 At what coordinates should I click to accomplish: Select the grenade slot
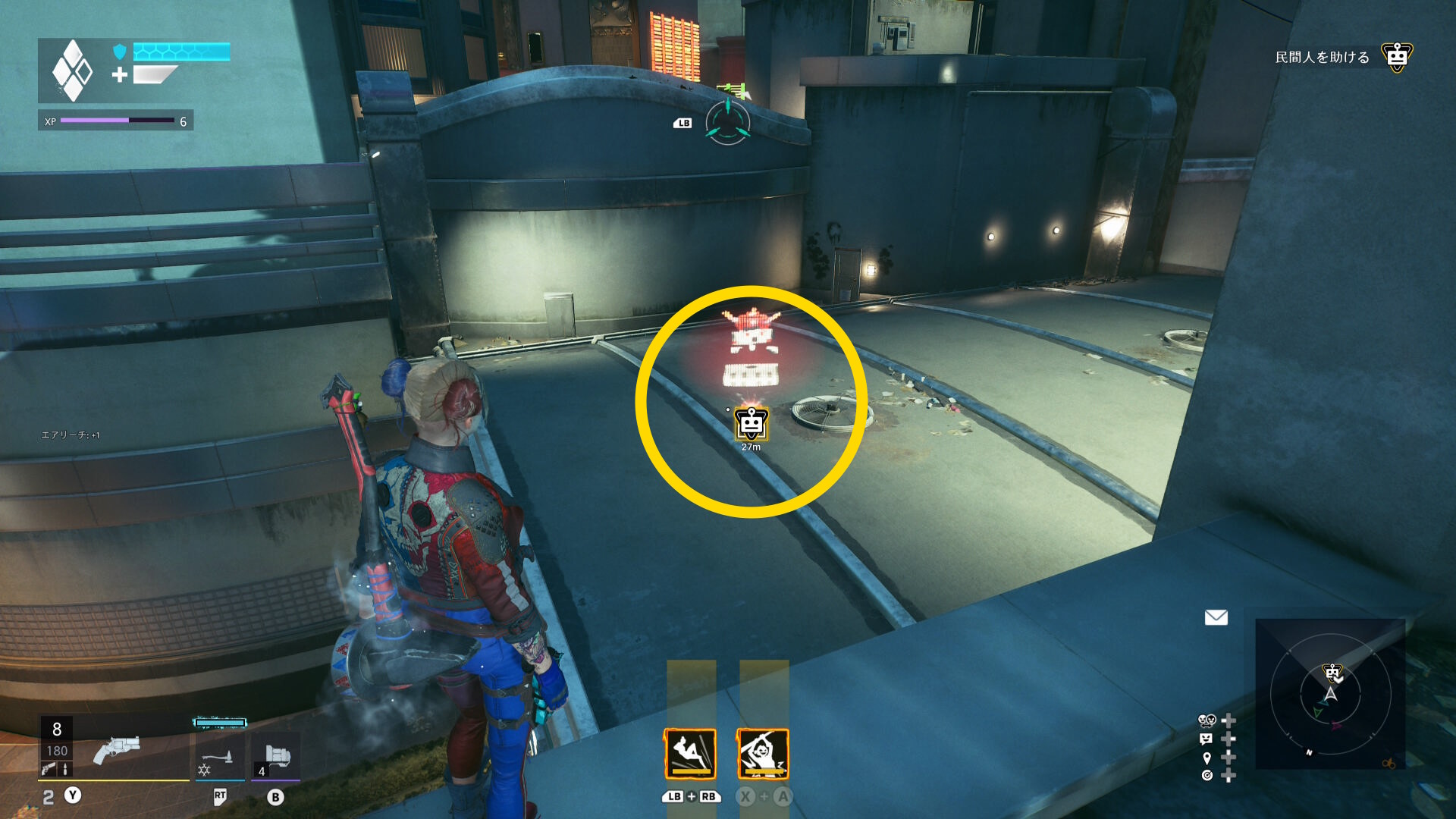tap(278, 757)
